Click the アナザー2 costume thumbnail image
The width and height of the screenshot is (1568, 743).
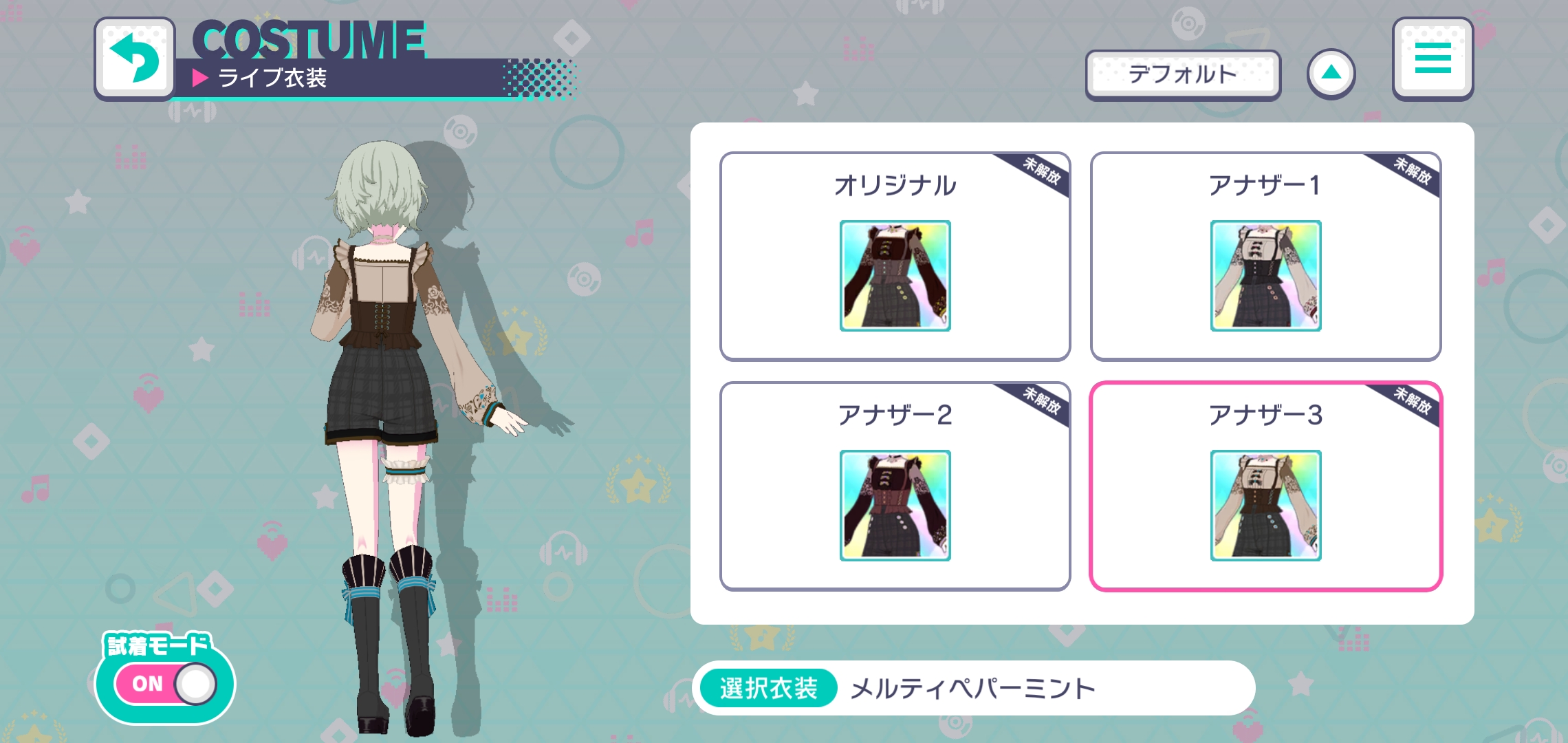[x=895, y=505]
